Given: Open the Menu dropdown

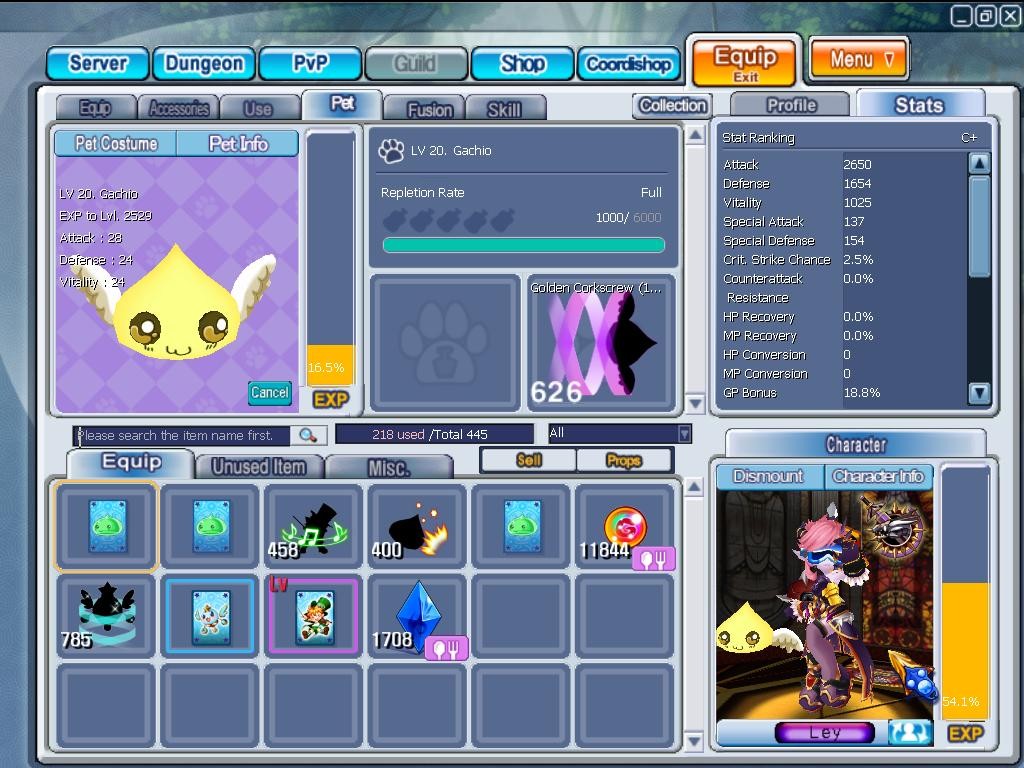Looking at the screenshot, I should tap(859, 59).
